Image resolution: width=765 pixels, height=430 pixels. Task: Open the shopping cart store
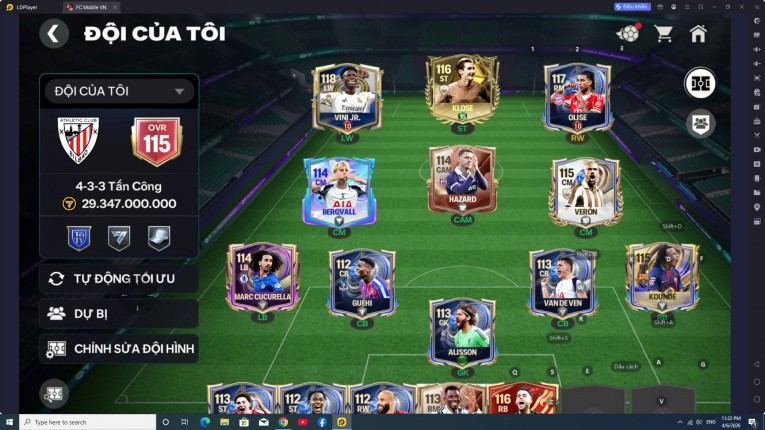(663, 33)
